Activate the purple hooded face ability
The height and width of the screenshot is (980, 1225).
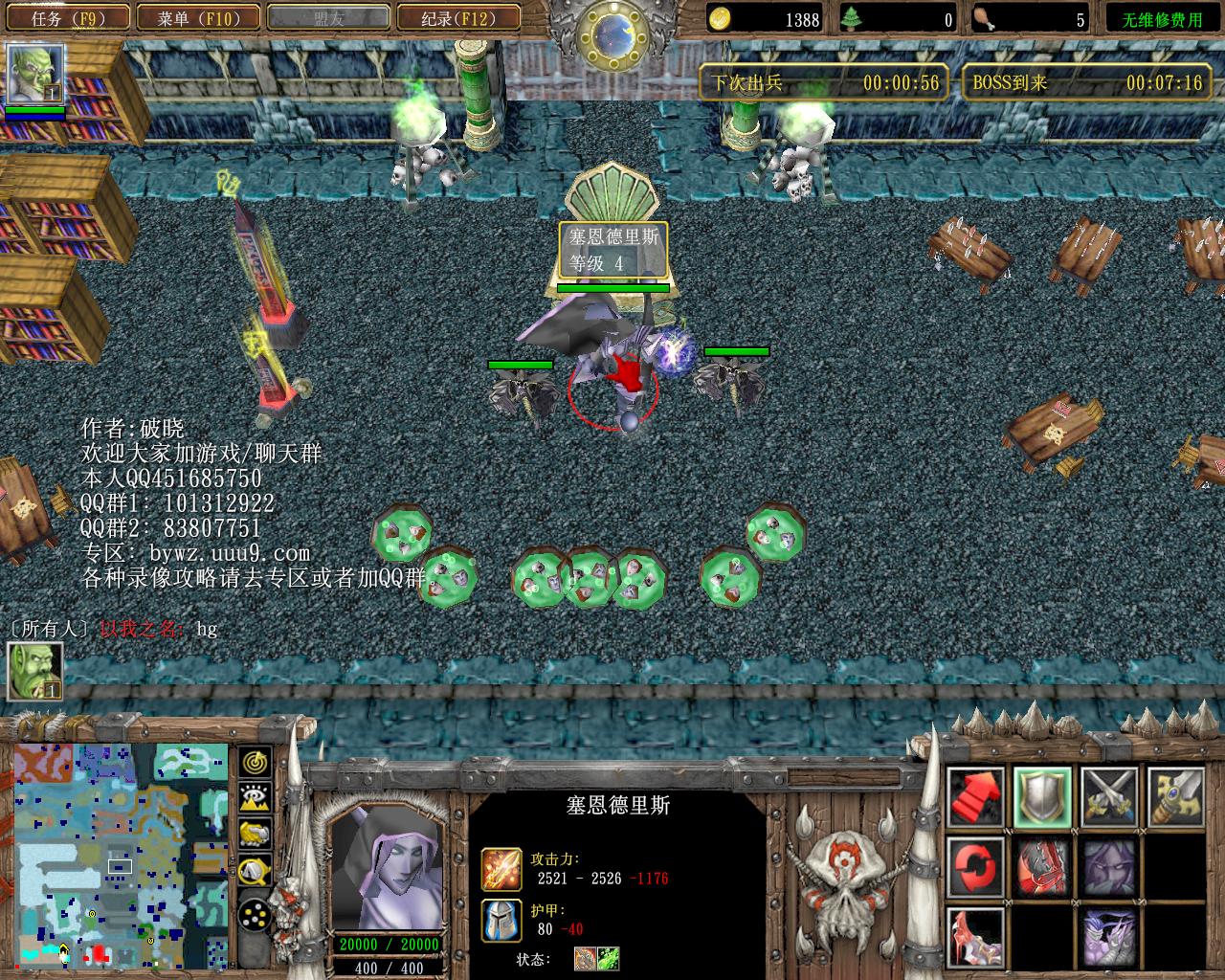pyautogui.click(x=1109, y=865)
